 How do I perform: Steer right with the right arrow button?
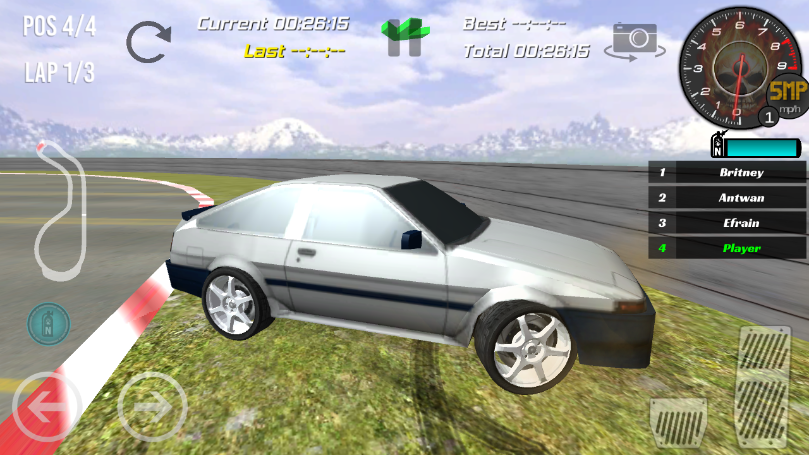(152, 406)
